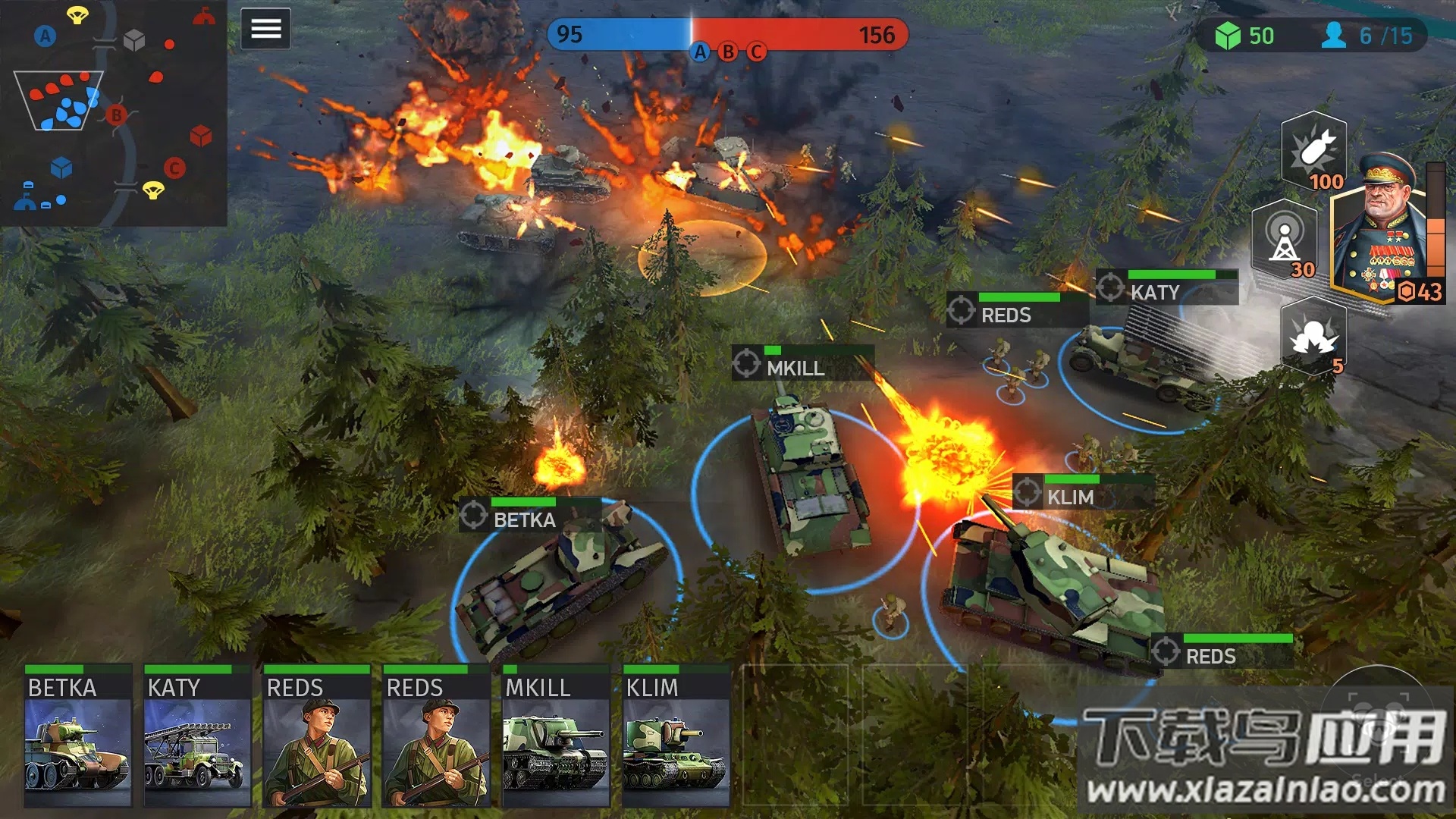1456x819 pixels.
Task: Choose the MKILL tank card
Action: [x=556, y=736]
